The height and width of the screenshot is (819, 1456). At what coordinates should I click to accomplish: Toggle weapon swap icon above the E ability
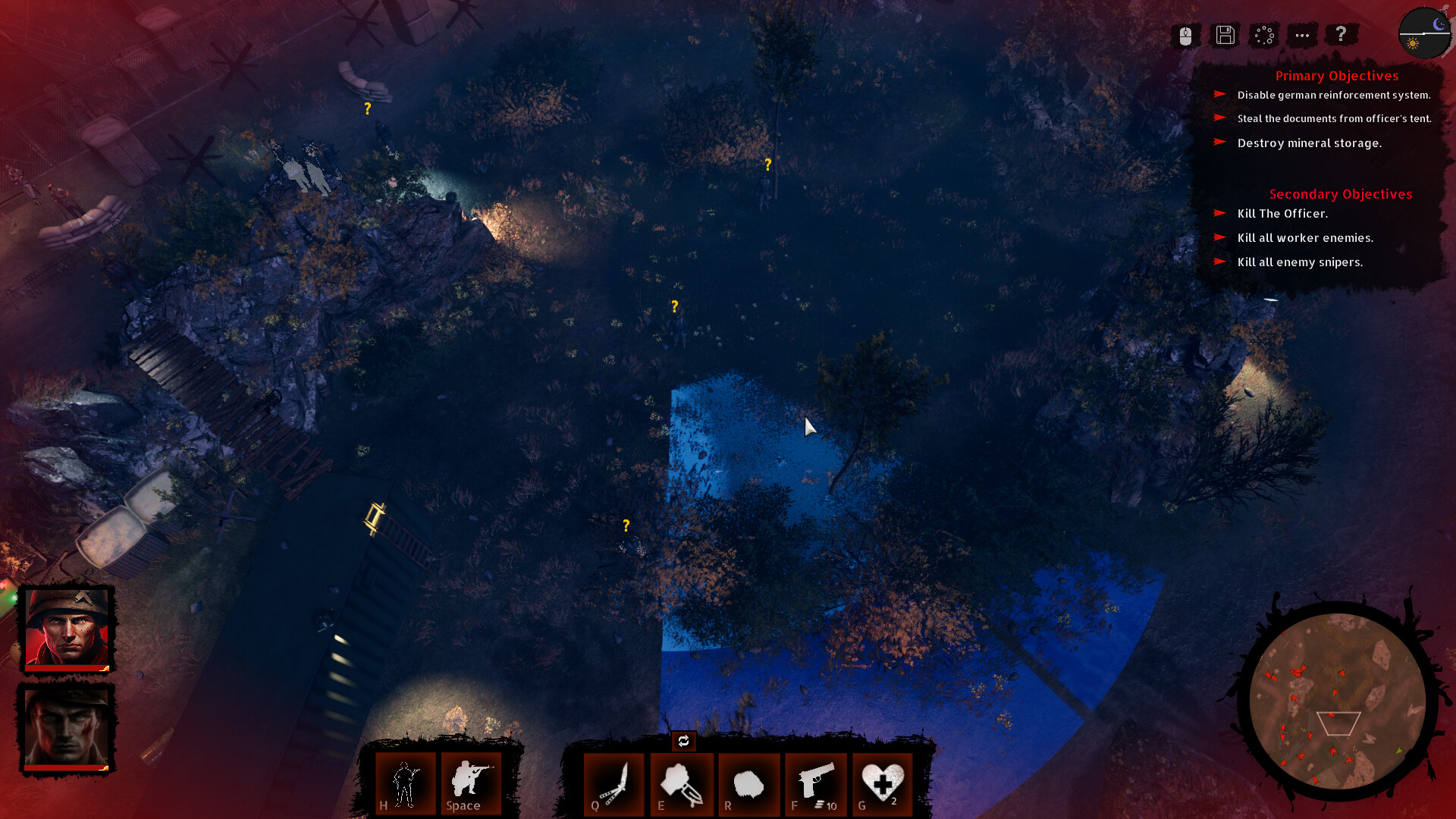tap(682, 742)
